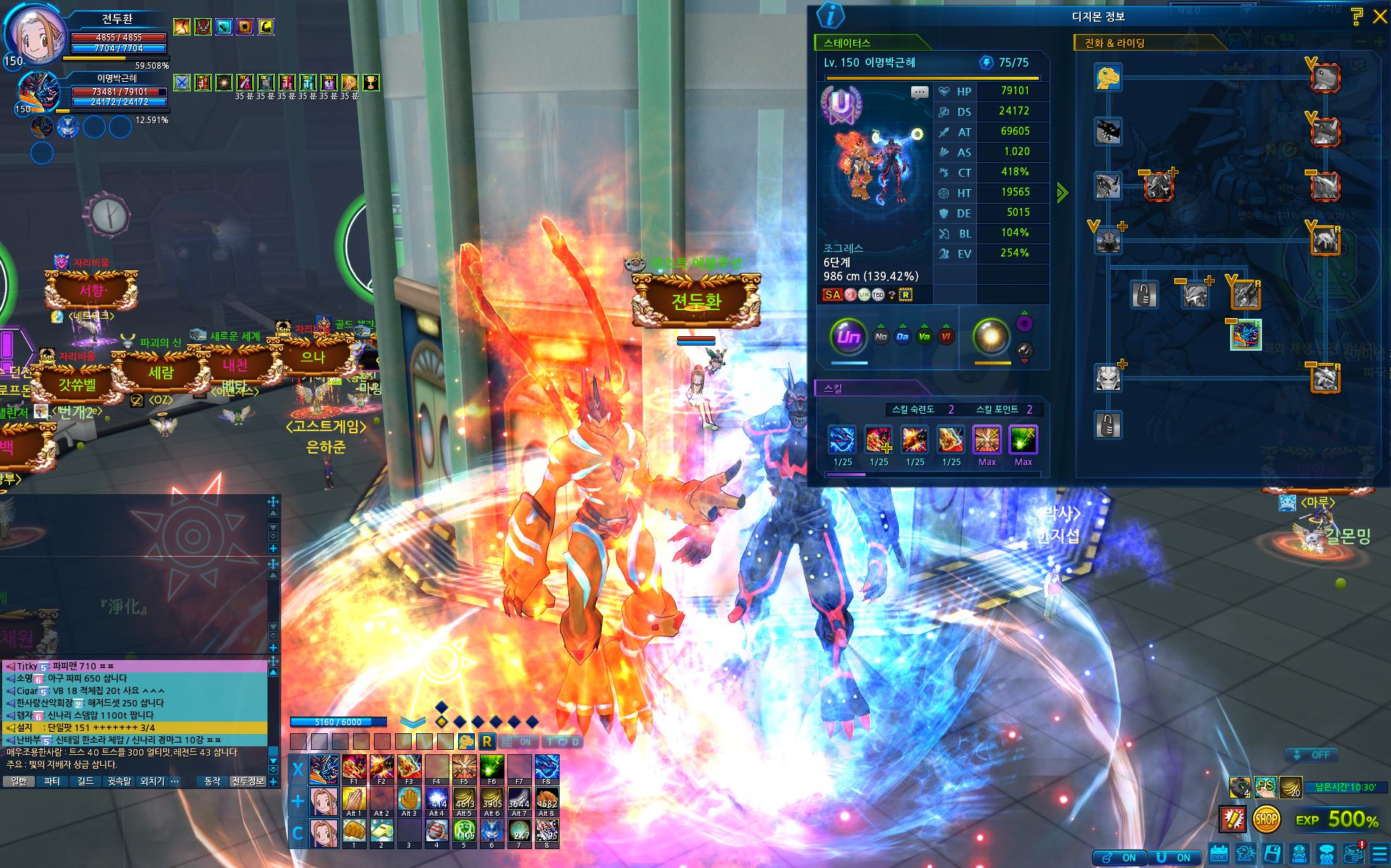
Task: Toggle the magnet auto-loot ON button
Action: coord(1174,857)
